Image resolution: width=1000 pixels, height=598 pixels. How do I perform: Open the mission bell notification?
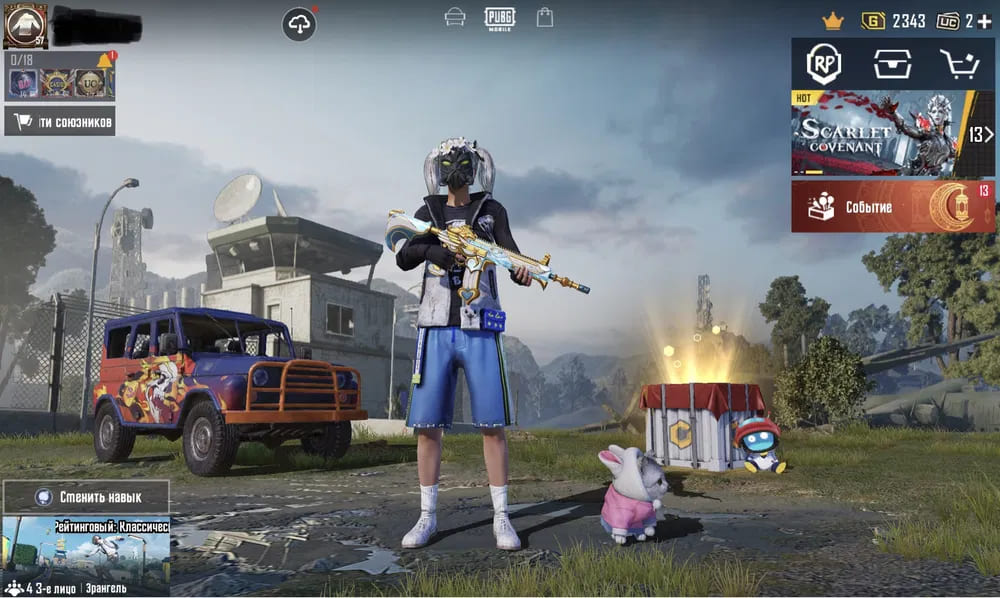pyautogui.click(x=105, y=60)
